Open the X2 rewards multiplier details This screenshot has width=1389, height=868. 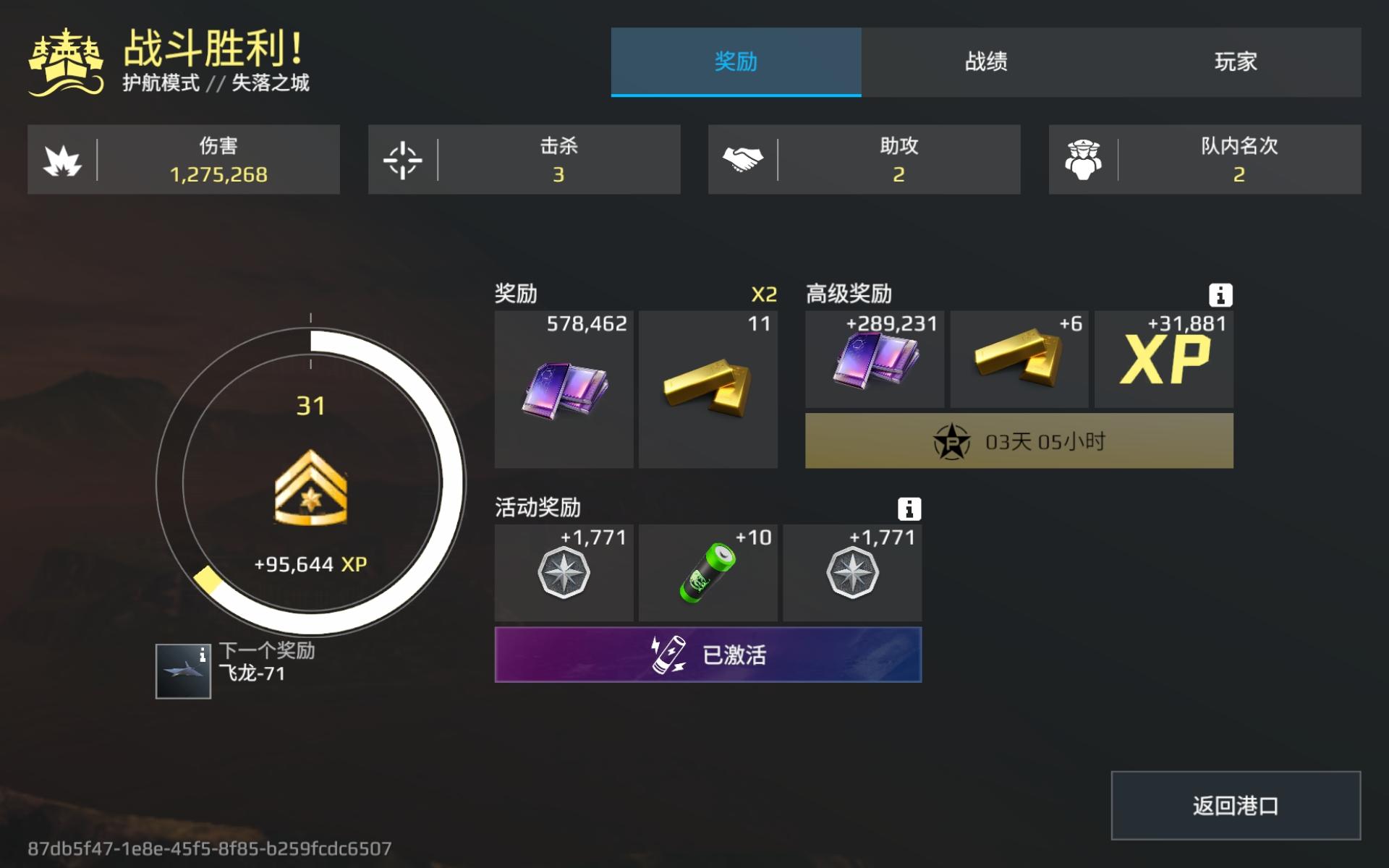[x=765, y=293]
